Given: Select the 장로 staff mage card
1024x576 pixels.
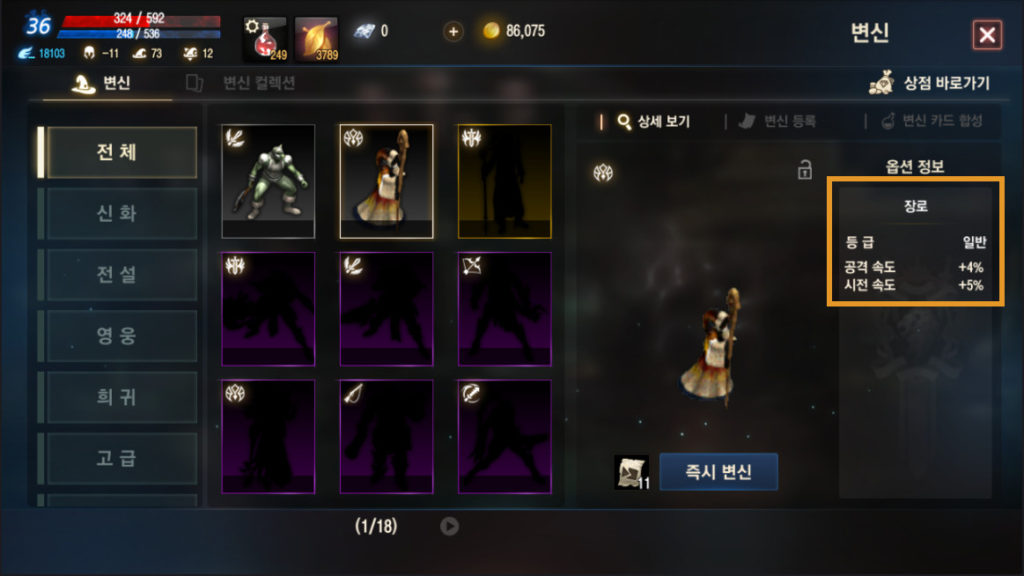Looking at the screenshot, I should pos(386,180).
